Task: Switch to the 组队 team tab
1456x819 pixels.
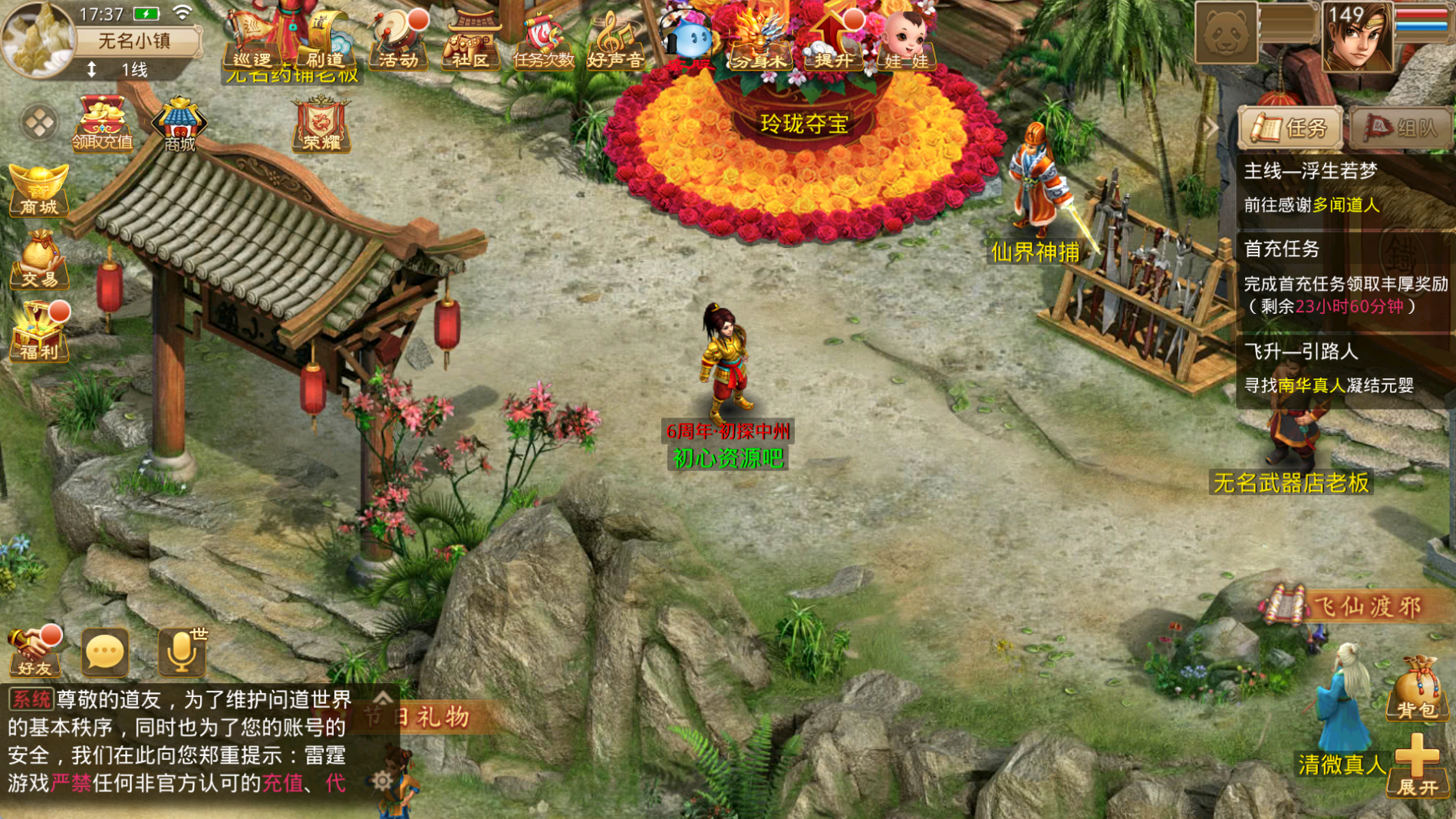Action: 1401,127
